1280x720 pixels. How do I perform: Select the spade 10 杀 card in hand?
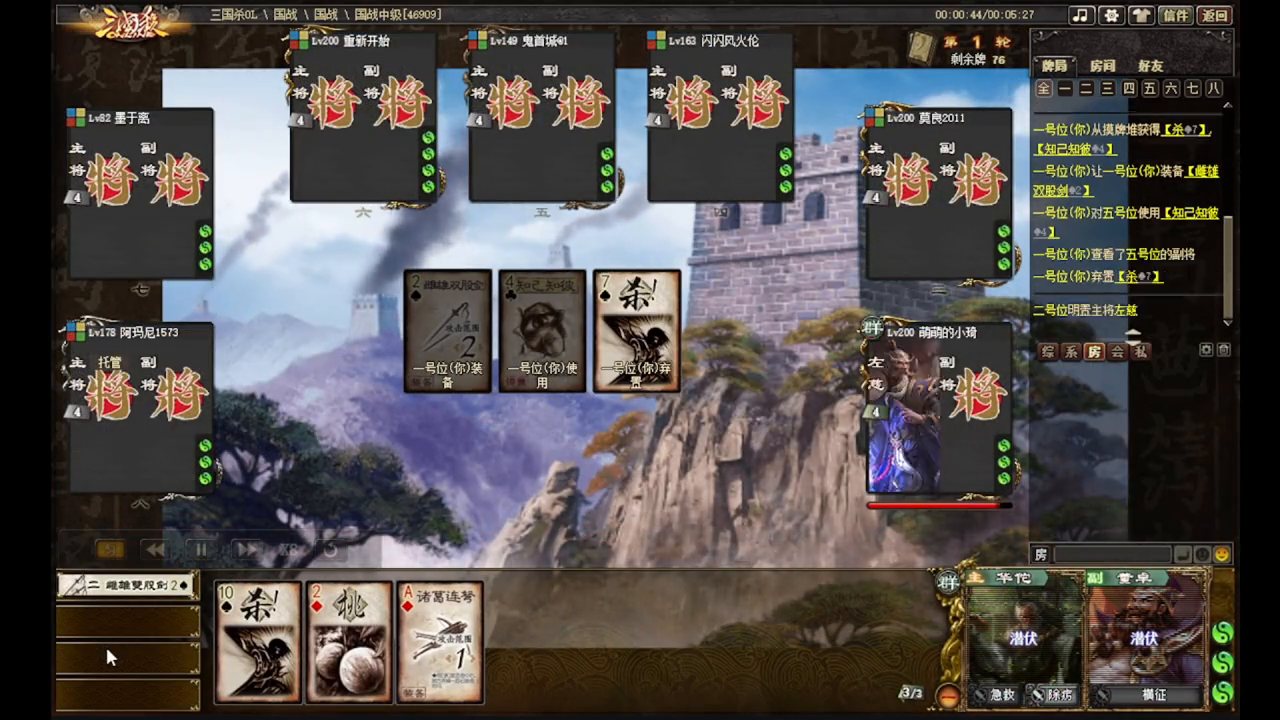(x=258, y=642)
